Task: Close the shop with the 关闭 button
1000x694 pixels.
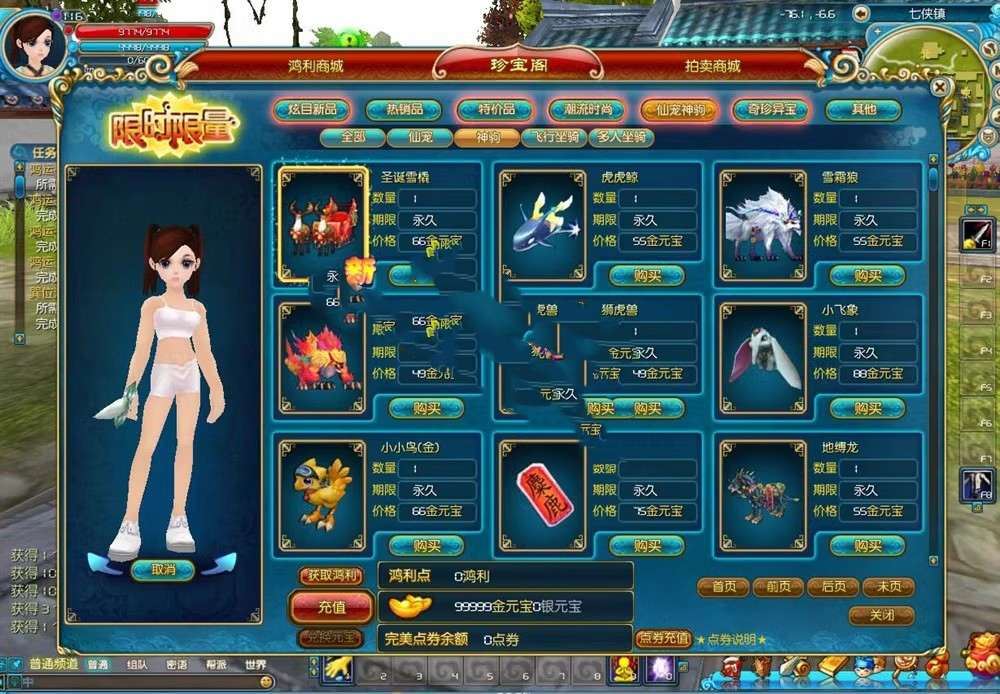Action: 881,615
